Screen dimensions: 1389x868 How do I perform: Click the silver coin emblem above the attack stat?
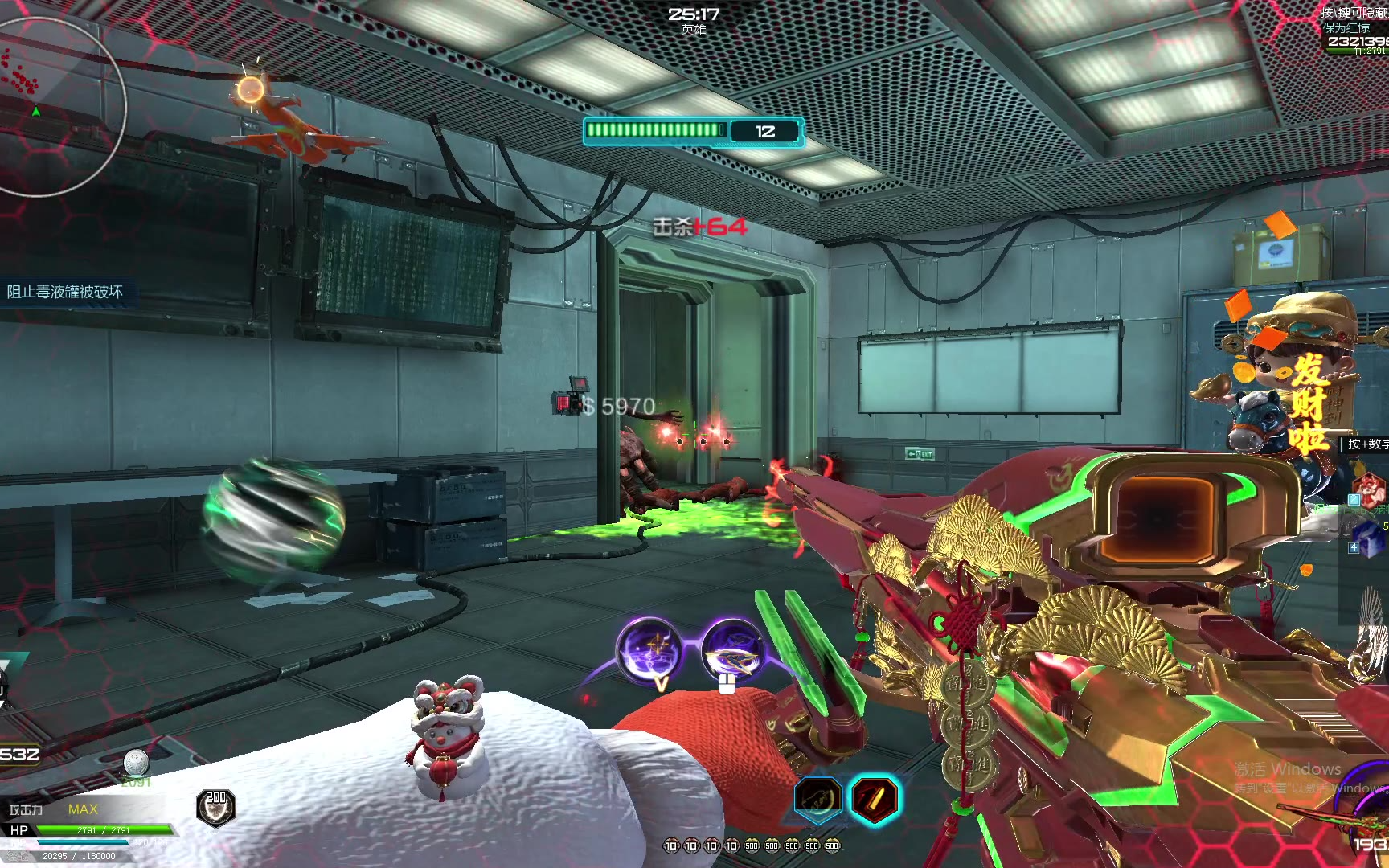tap(136, 762)
